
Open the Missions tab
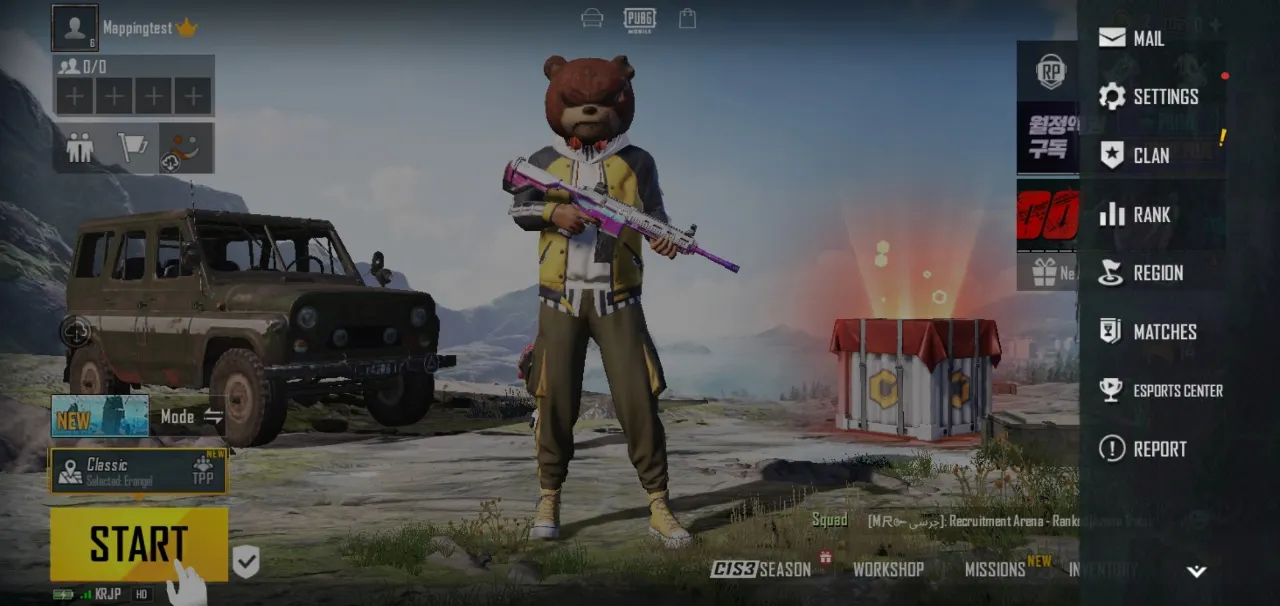coord(994,569)
